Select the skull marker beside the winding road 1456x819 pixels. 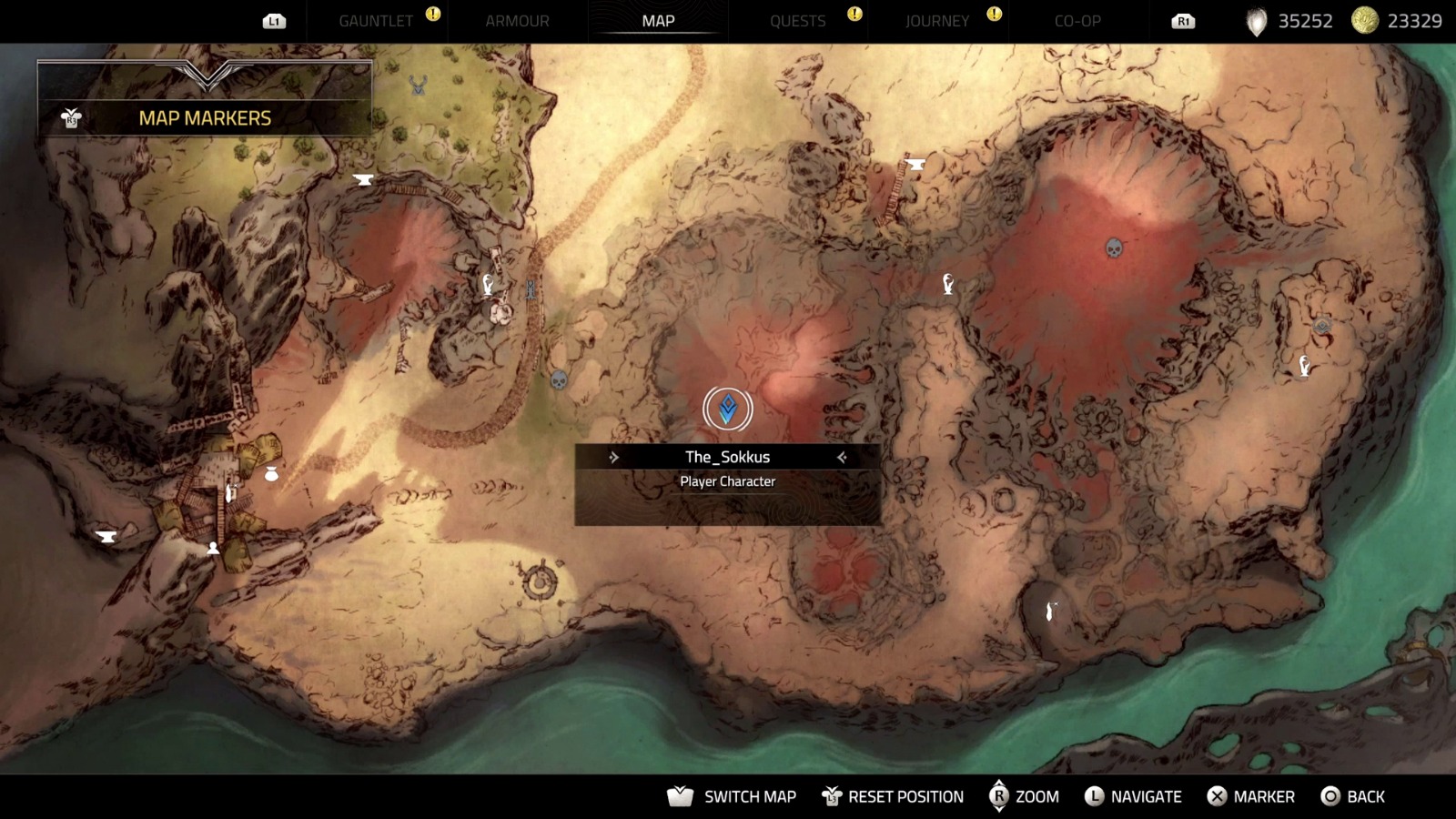559,379
